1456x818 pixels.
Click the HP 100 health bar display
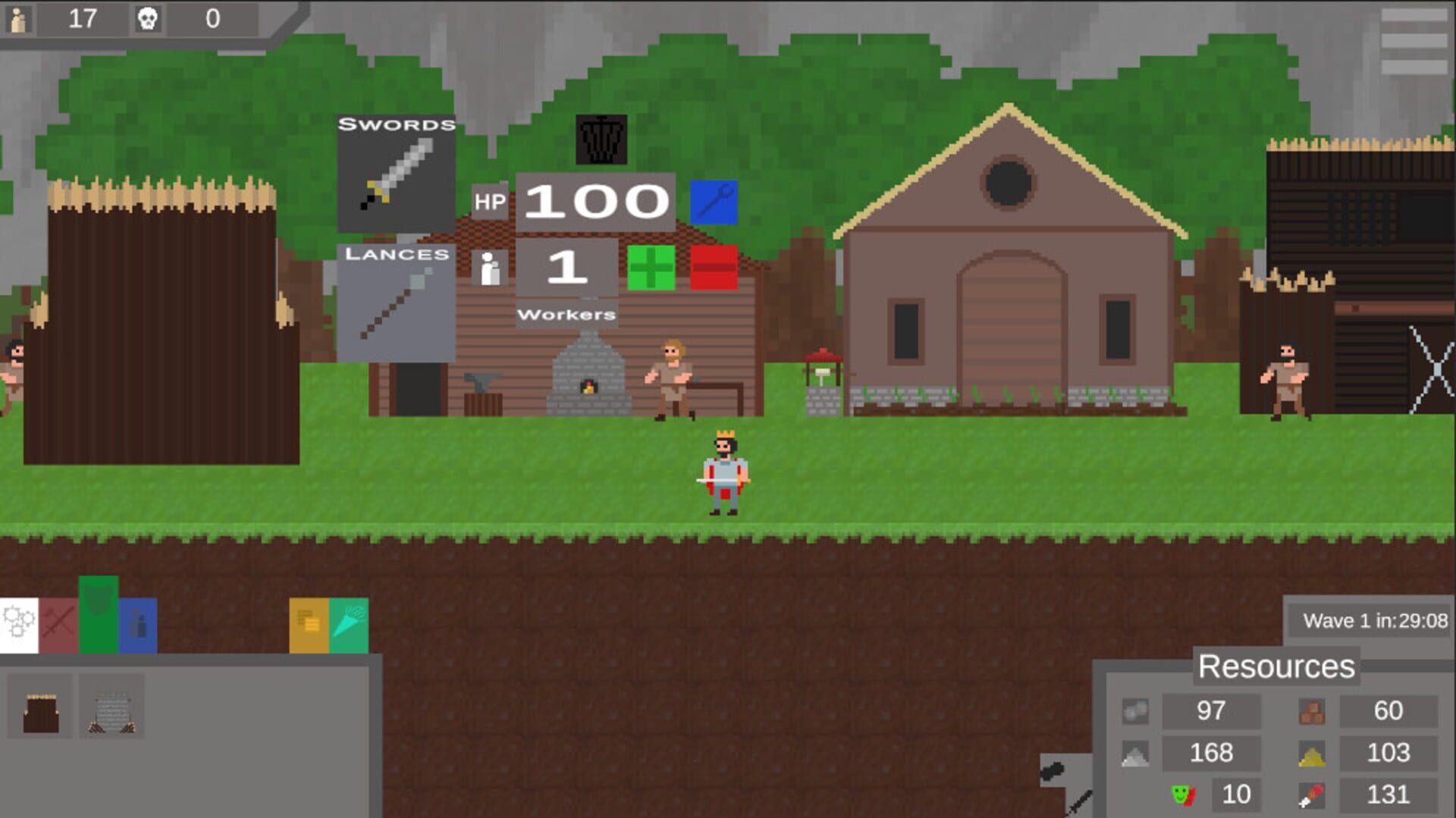coord(594,201)
